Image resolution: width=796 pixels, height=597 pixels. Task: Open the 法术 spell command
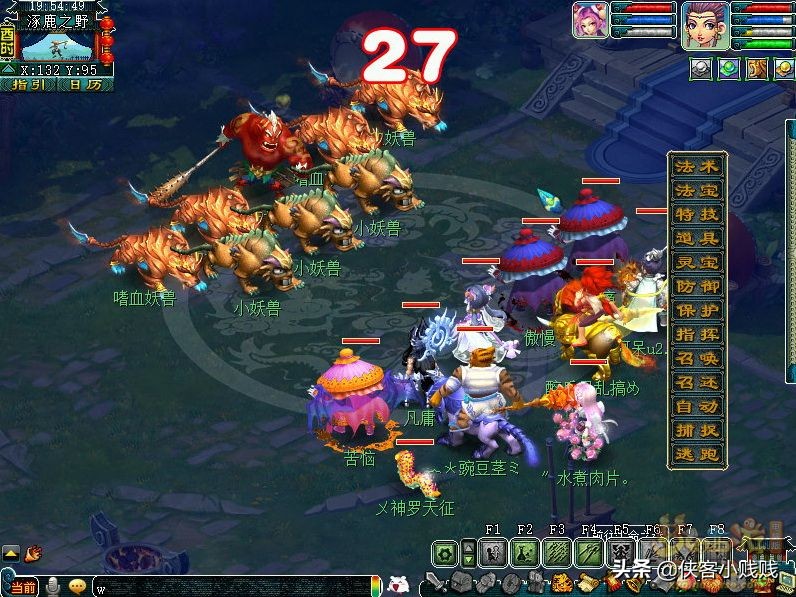(x=697, y=167)
